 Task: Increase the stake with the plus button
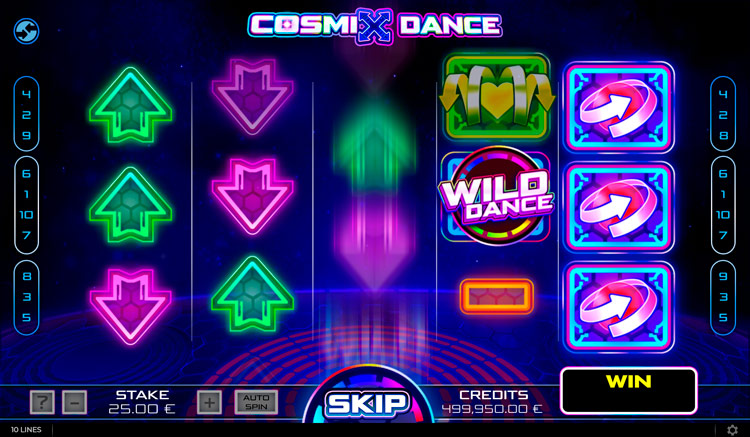pos(209,402)
